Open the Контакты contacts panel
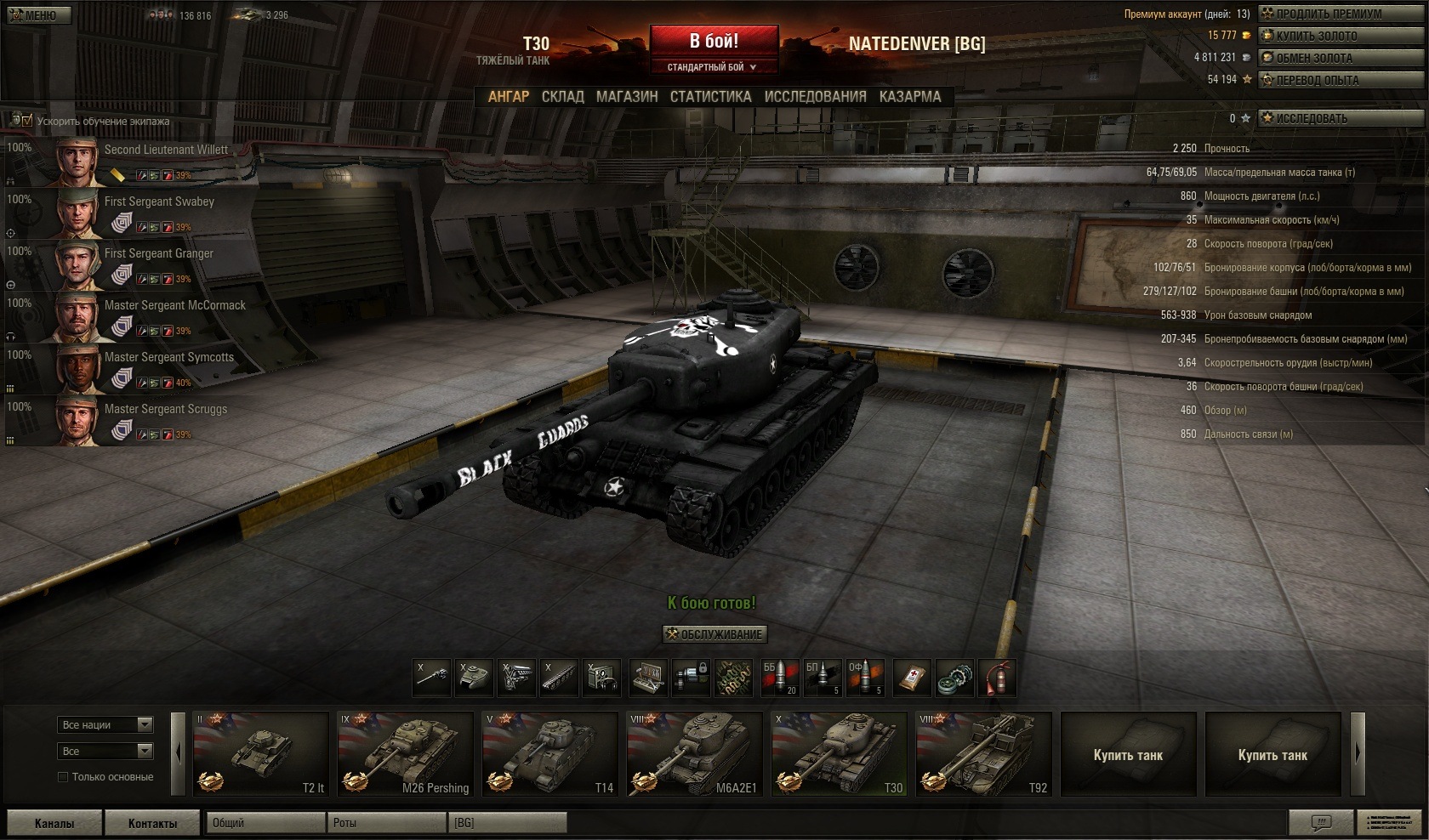Screen dimensions: 1429x840 click(x=152, y=823)
